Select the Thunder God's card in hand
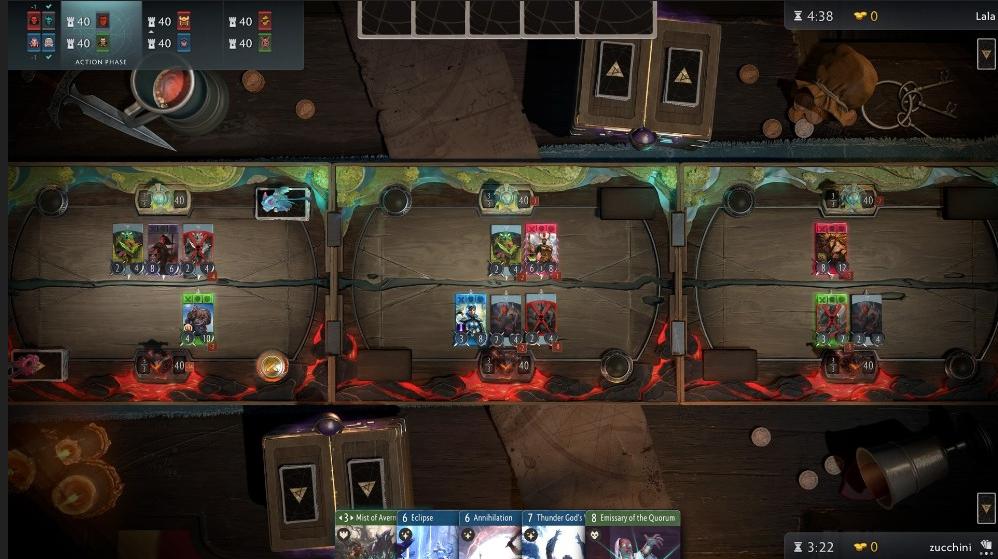 coord(552,535)
